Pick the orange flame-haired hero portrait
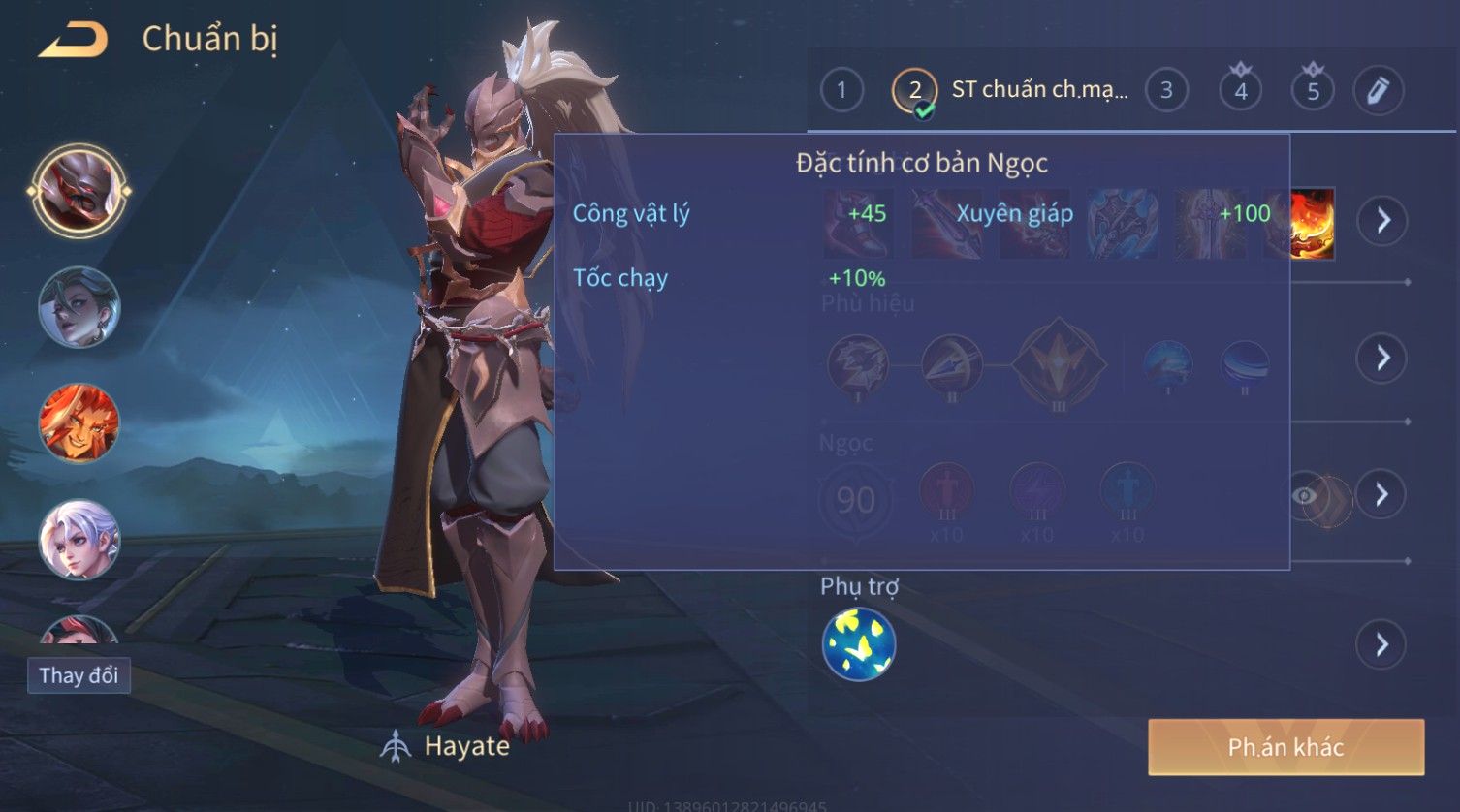 [79, 423]
